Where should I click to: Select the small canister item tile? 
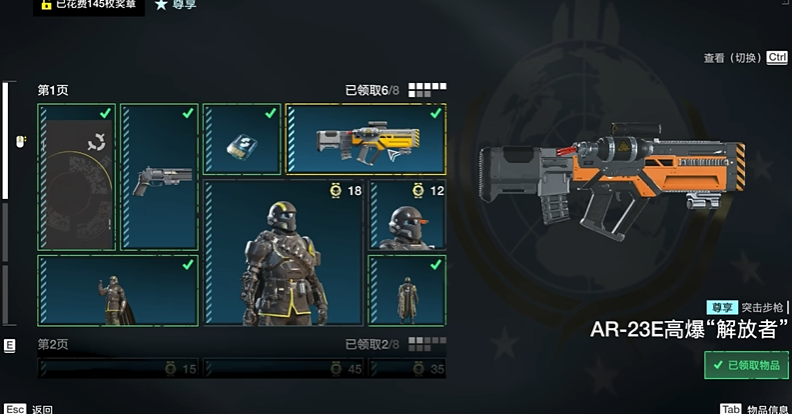pos(241,140)
